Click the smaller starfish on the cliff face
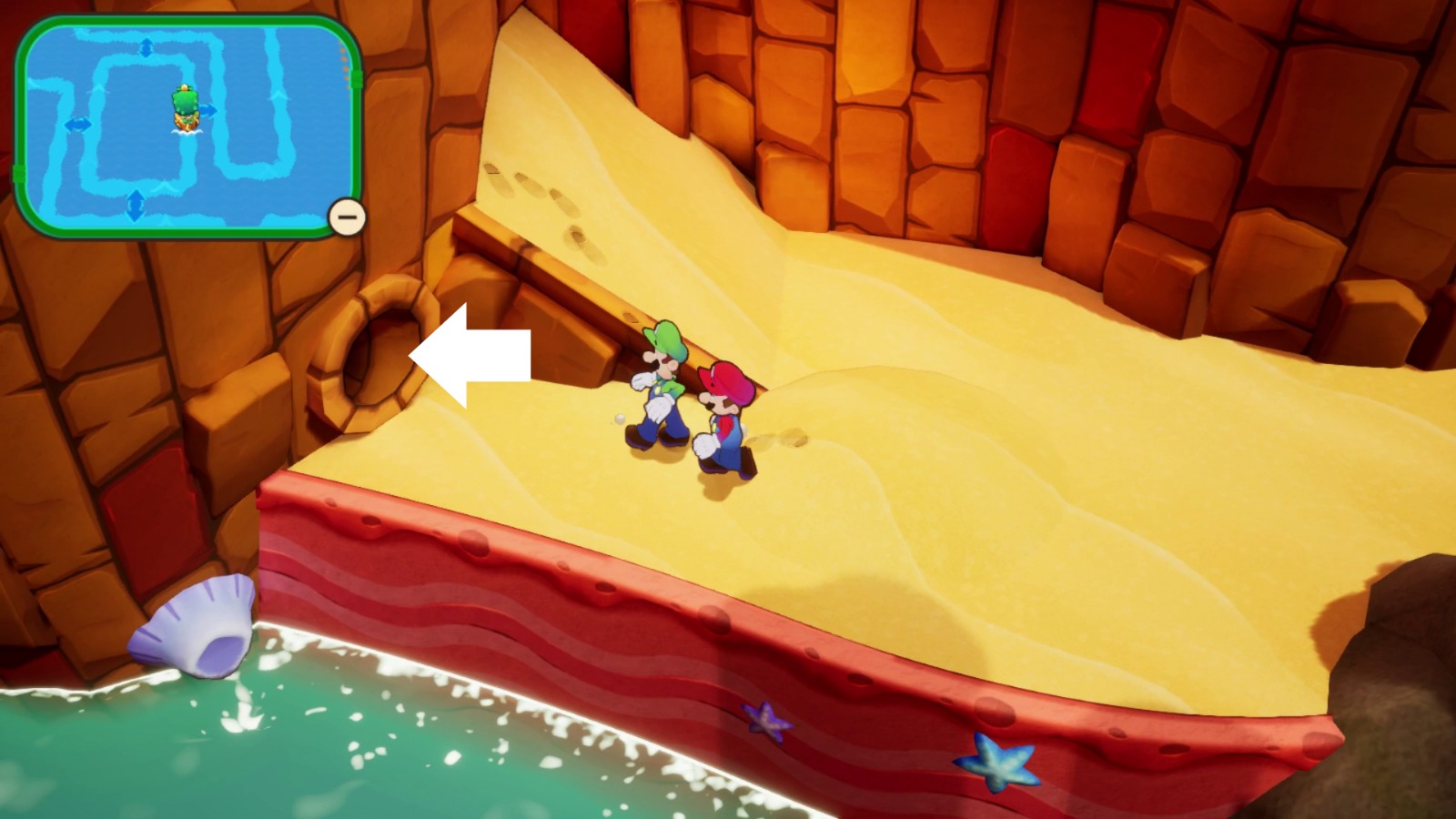The image size is (1456, 819). [767, 720]
